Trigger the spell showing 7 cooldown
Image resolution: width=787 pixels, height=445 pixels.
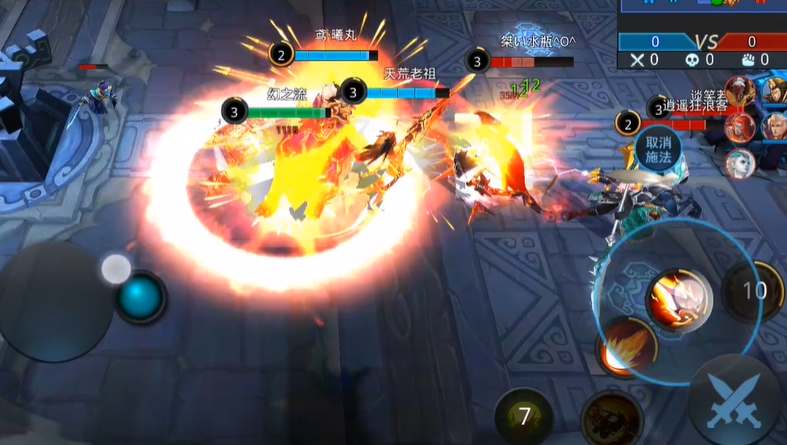click(523, 413)
